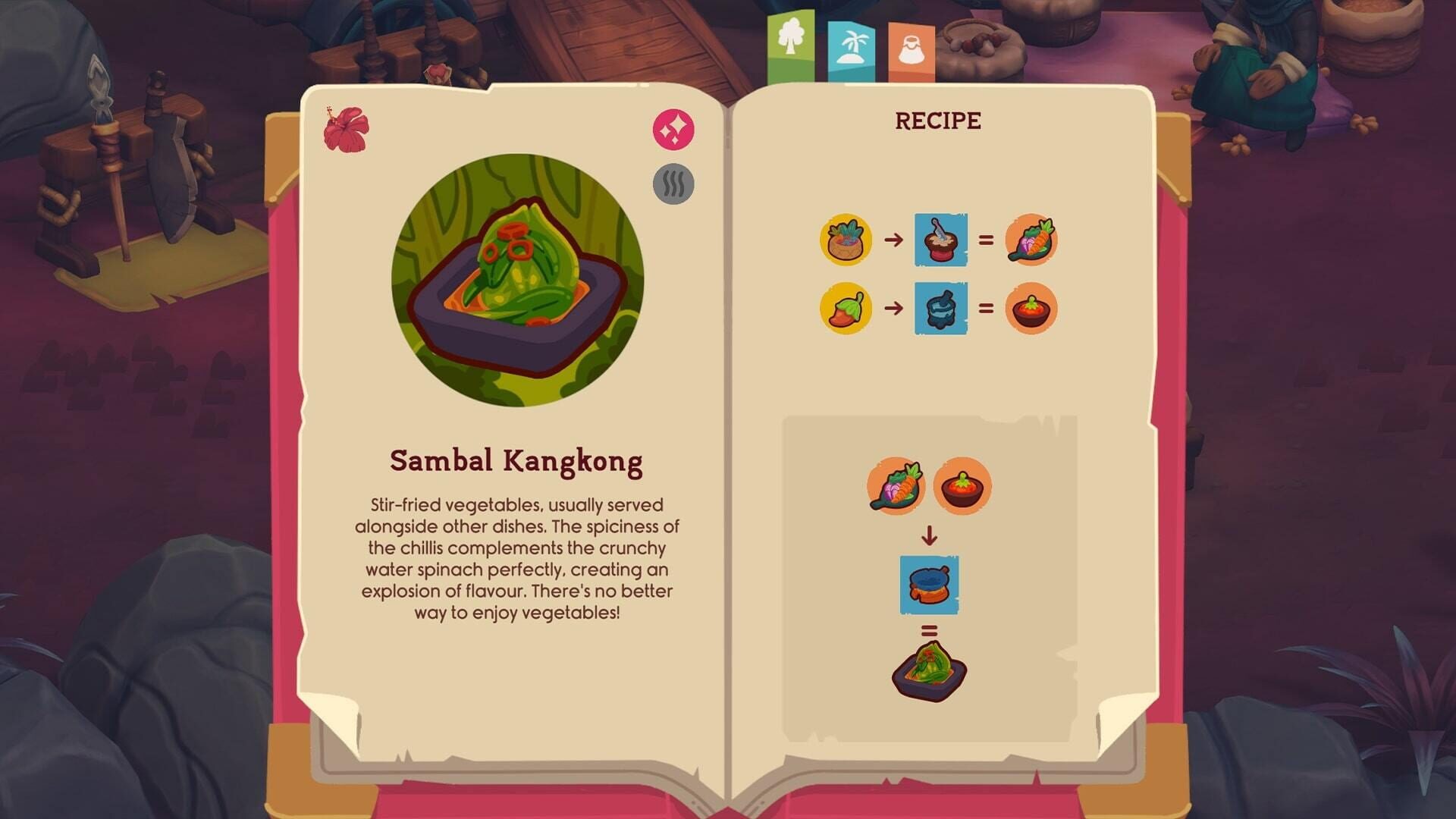Viewport: 1456px width, 819px height.
Task: Toggle the pink sparkle quality indicator
Action: pos(672,128)
